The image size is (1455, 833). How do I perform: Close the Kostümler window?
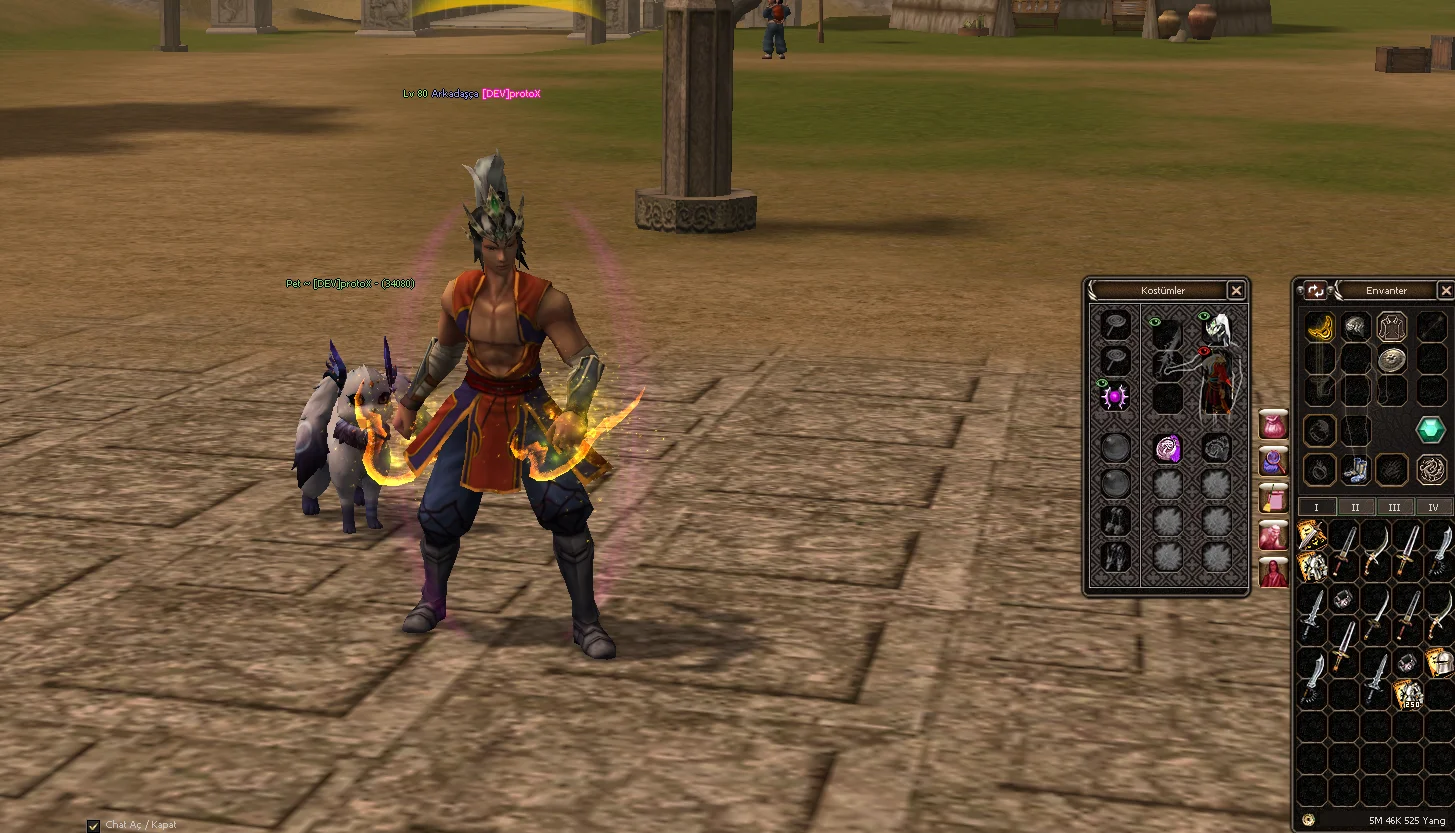coord(1236,290)
